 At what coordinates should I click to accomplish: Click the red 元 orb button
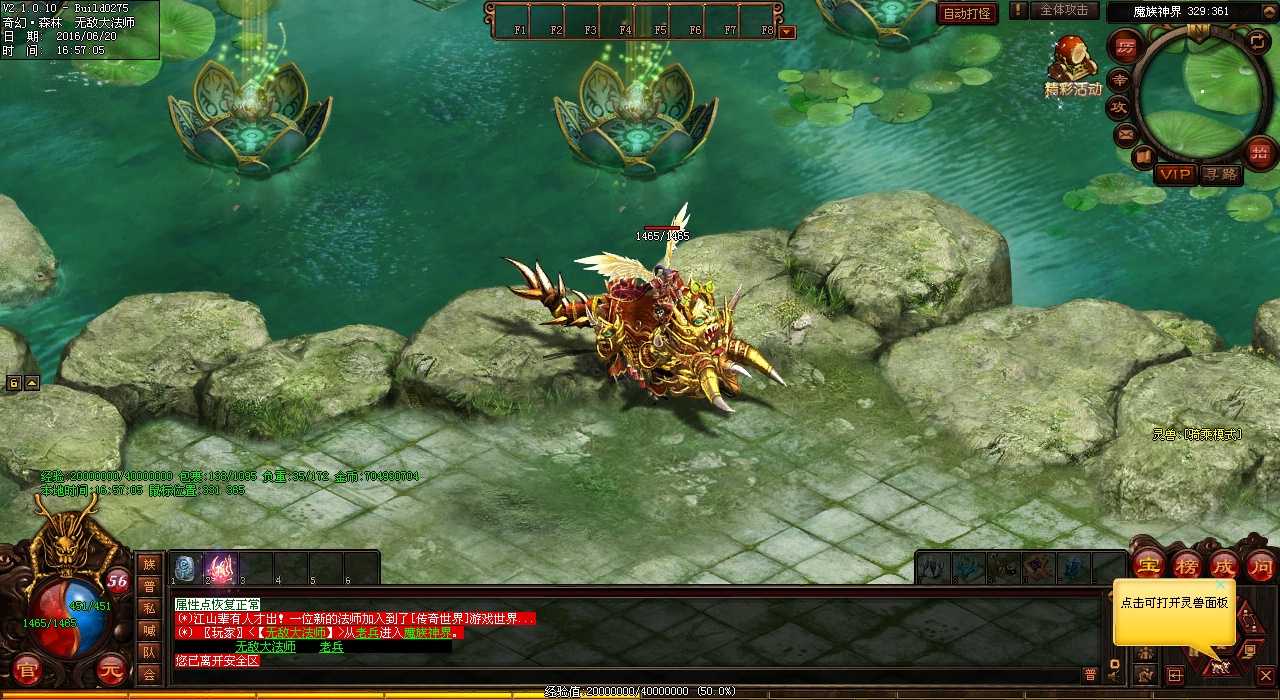coord(113,671)
